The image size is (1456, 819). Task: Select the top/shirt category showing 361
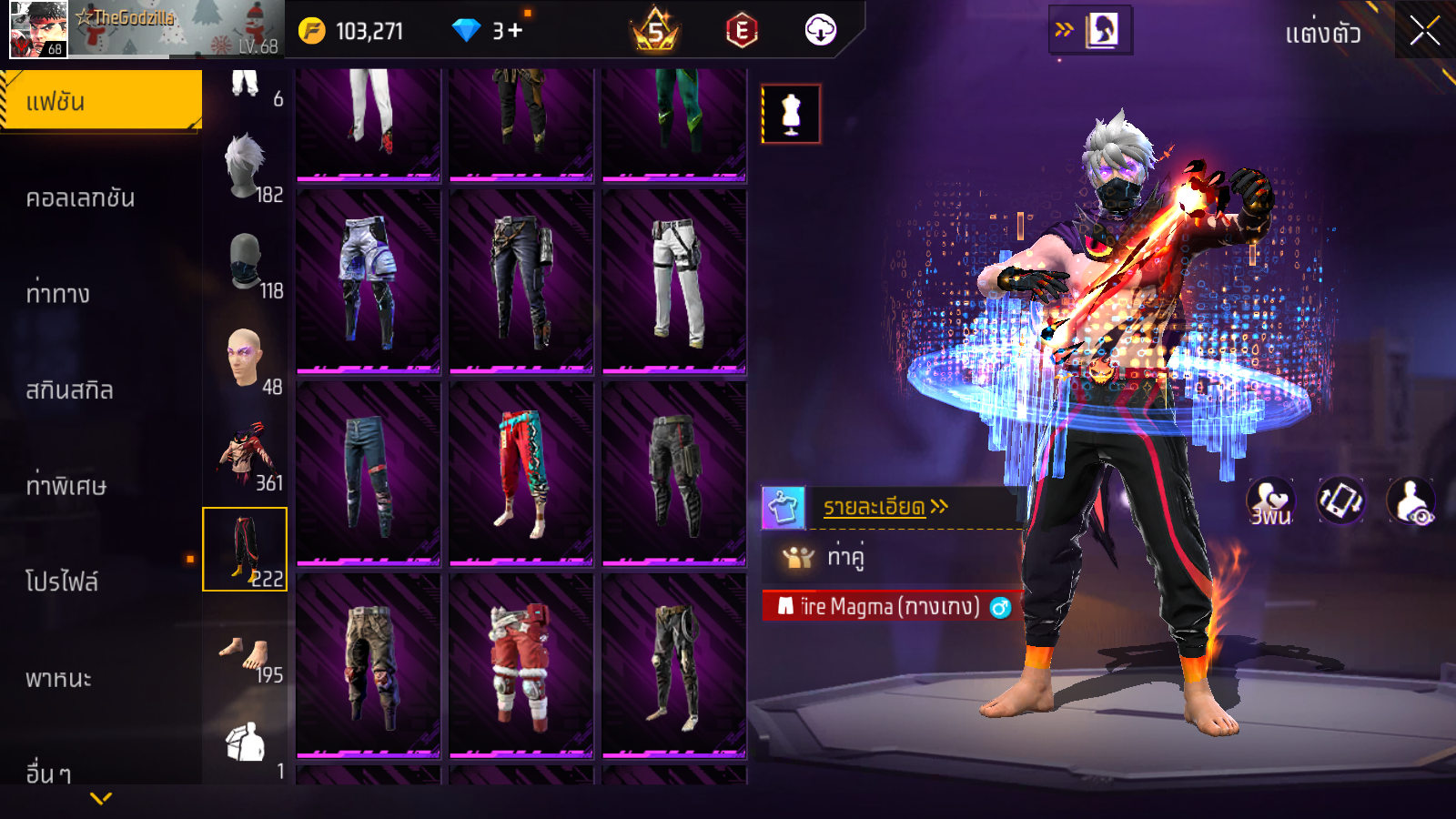pyautogui.click(x=246, y=455)
